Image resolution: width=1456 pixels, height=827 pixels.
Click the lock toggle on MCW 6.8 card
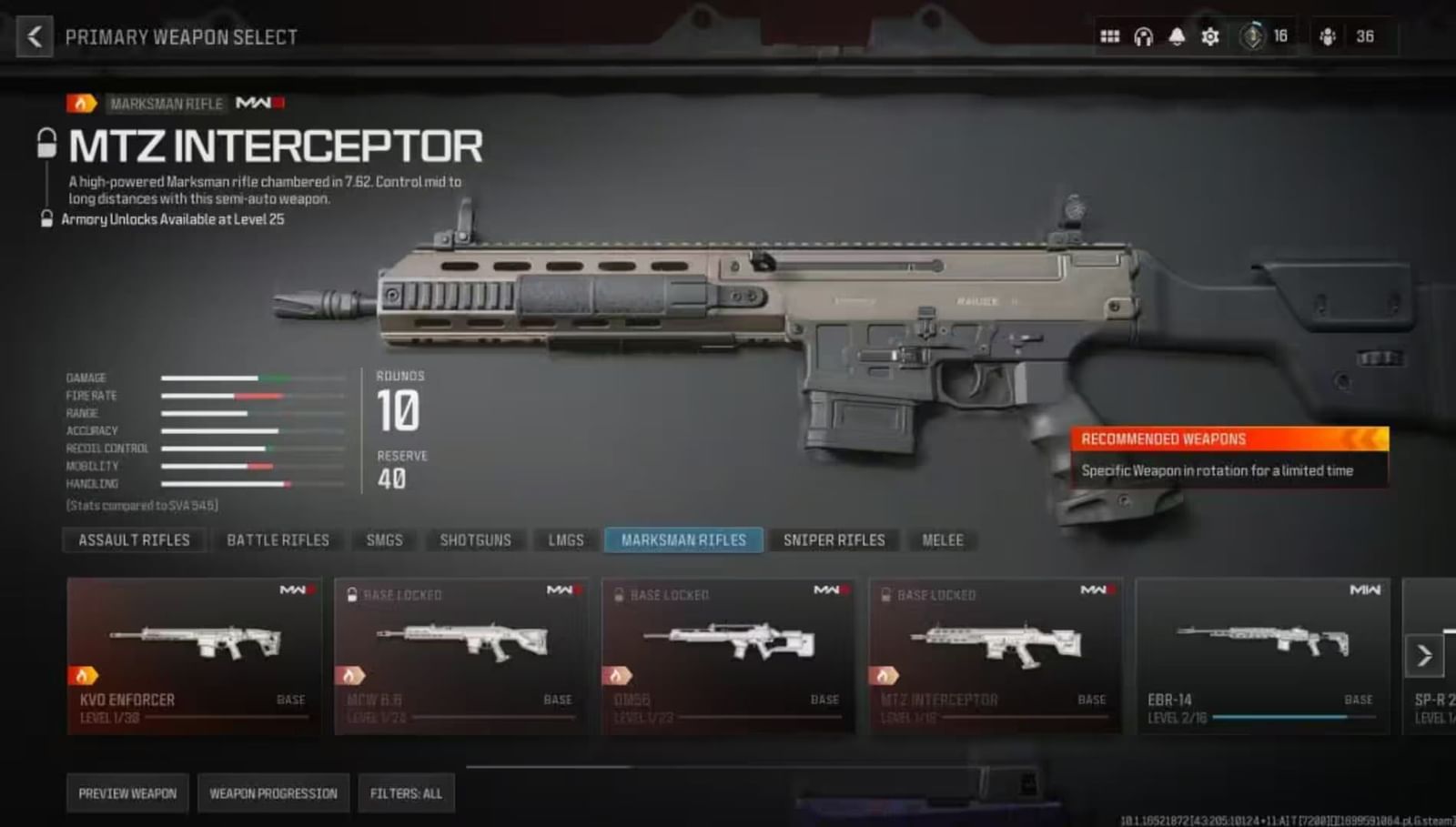[x=351, y=595]
